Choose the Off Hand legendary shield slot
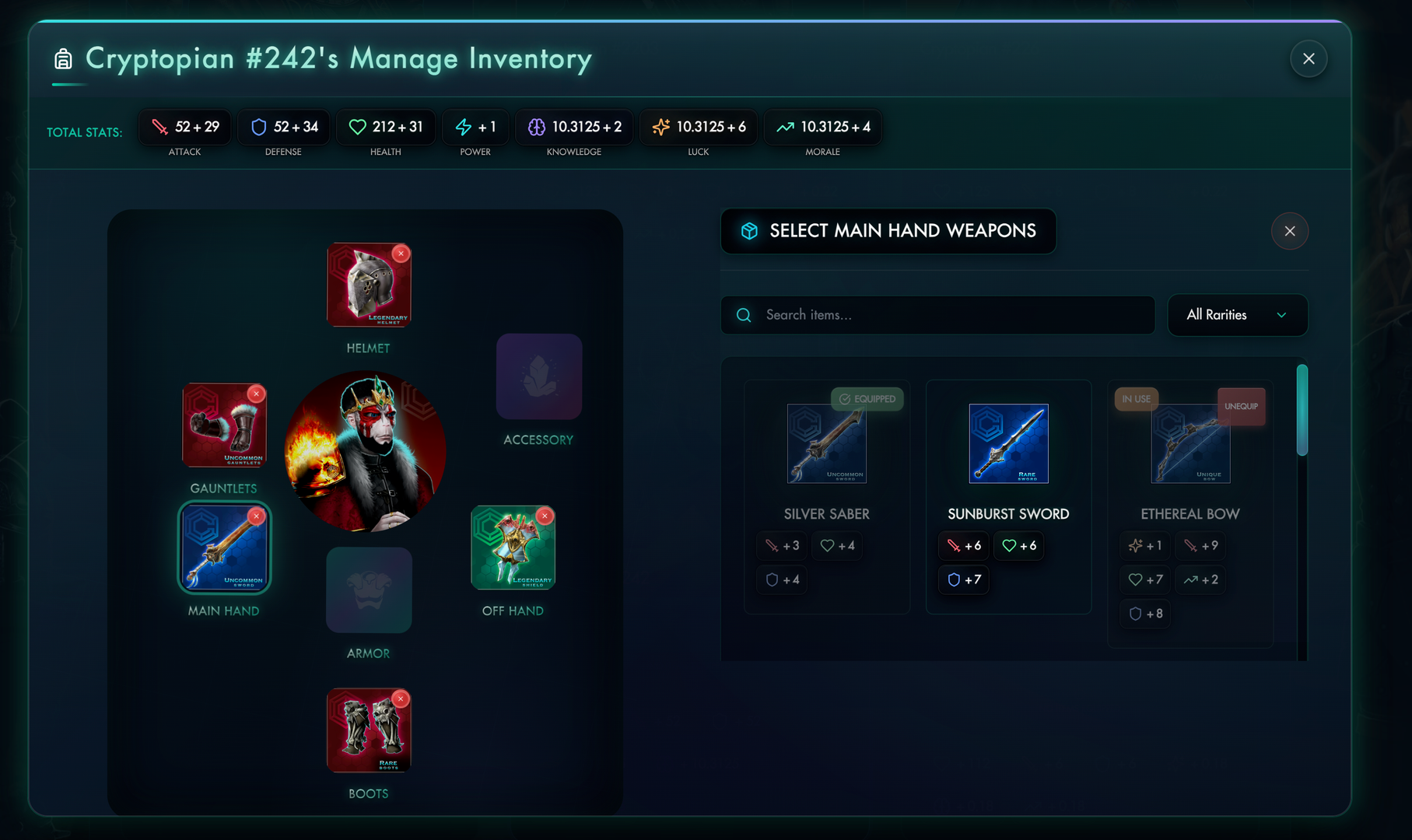Screen dimensions: 1412x840 point(512,548)
